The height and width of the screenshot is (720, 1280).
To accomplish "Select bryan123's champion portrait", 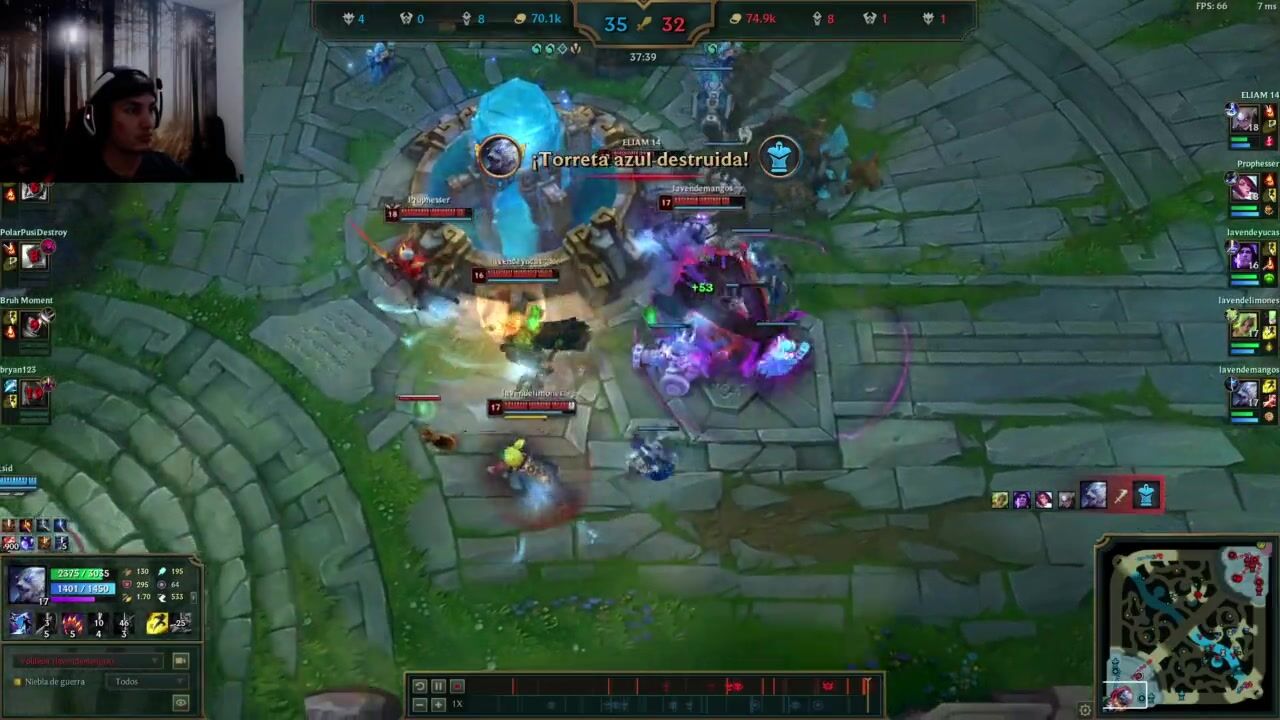I will pos(35,393).
